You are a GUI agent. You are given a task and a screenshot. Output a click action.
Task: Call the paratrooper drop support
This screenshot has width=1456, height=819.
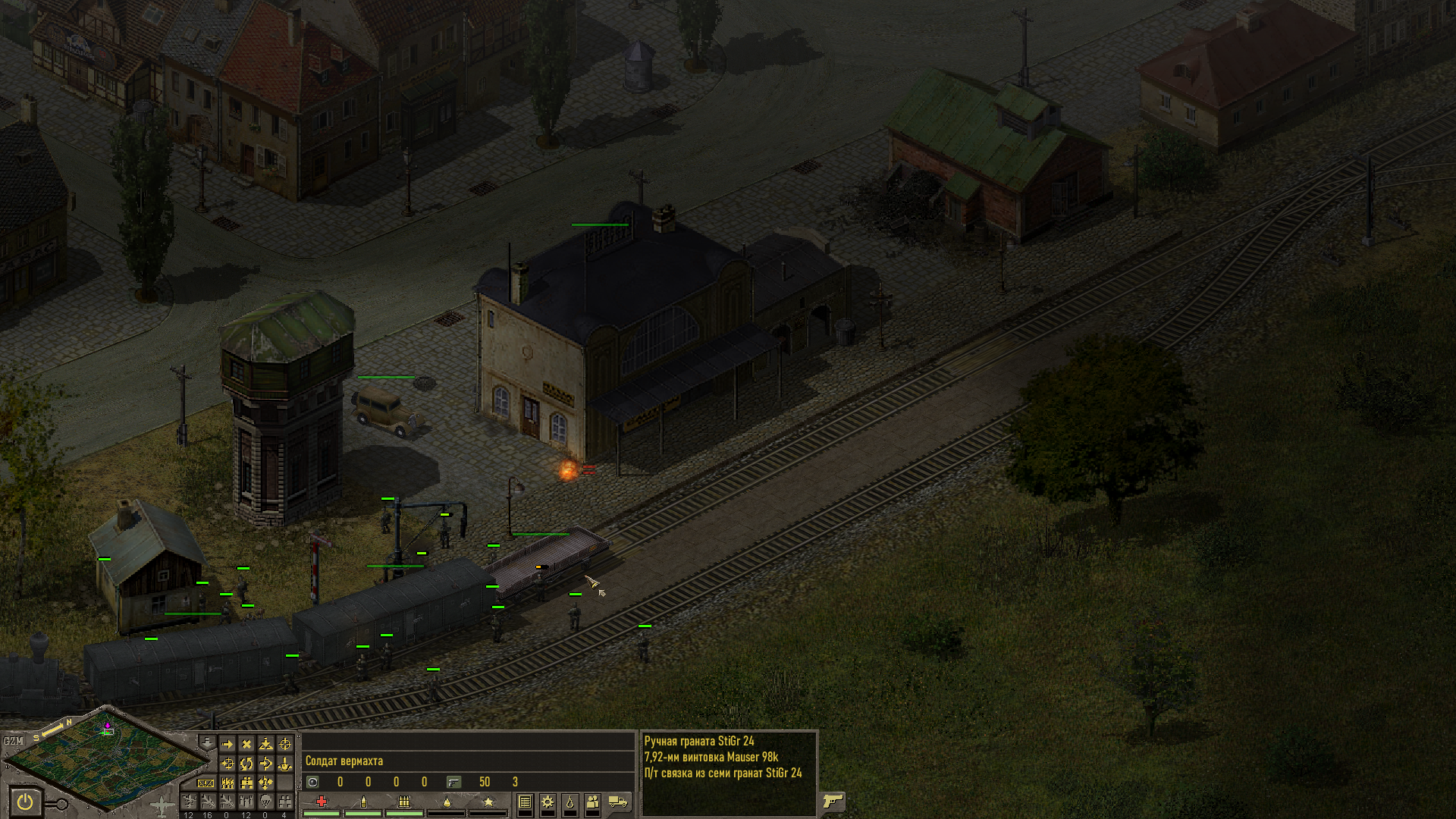(265, 802)
